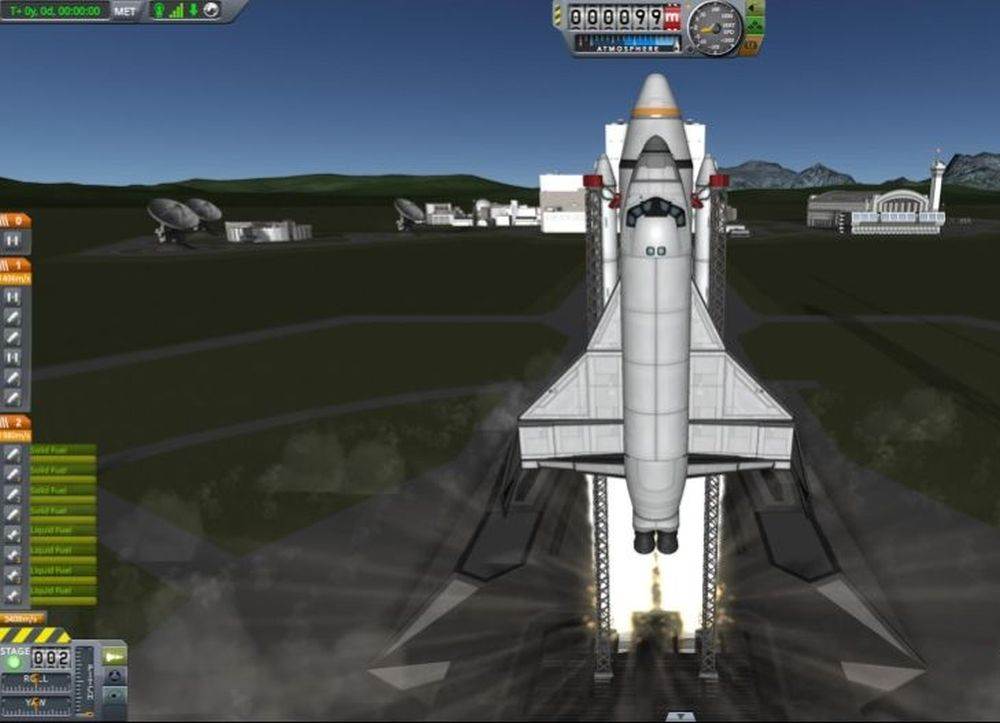Select the stage 1 orange header

coord(15,265)
